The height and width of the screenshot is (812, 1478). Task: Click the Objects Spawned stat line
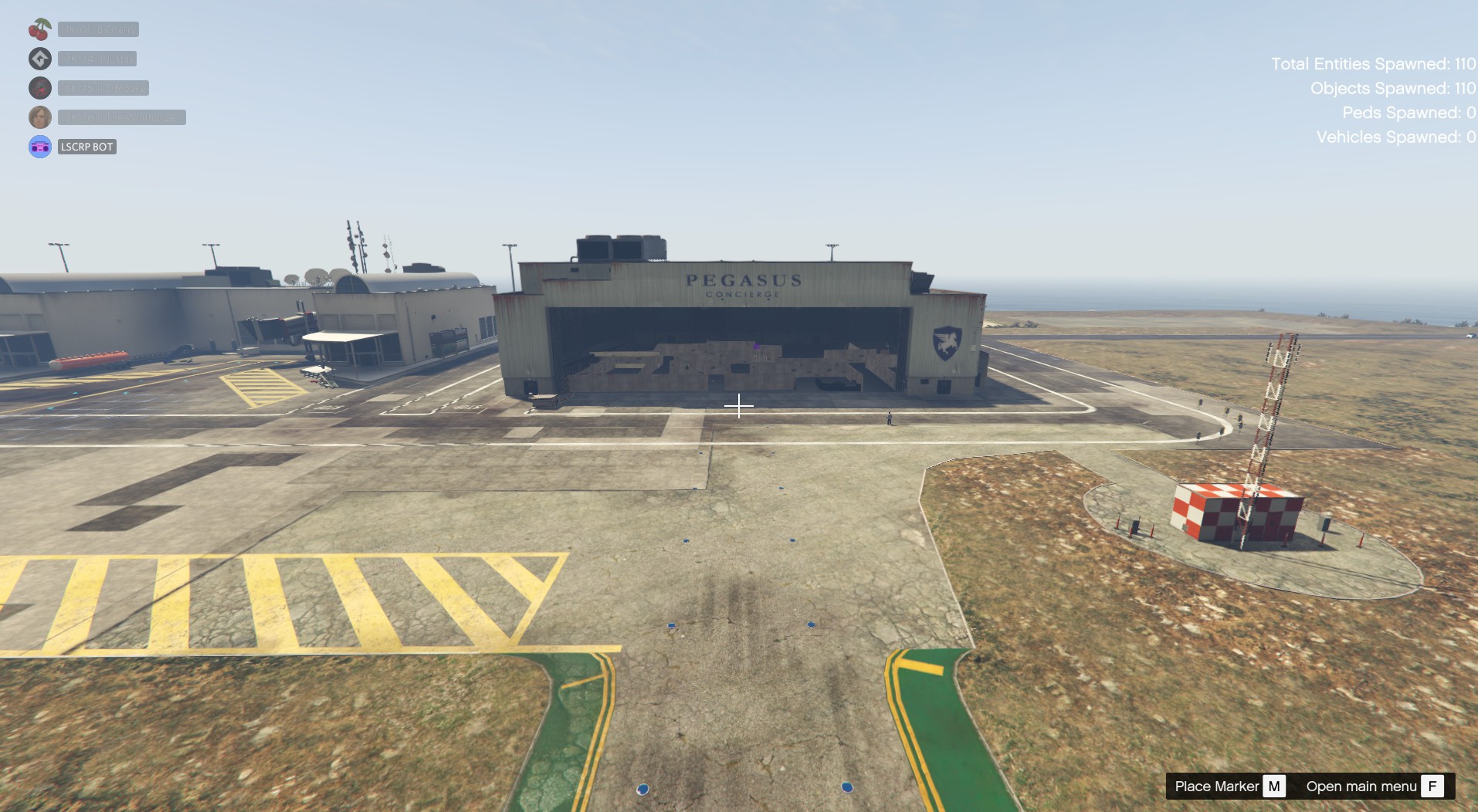(1392, 88)
